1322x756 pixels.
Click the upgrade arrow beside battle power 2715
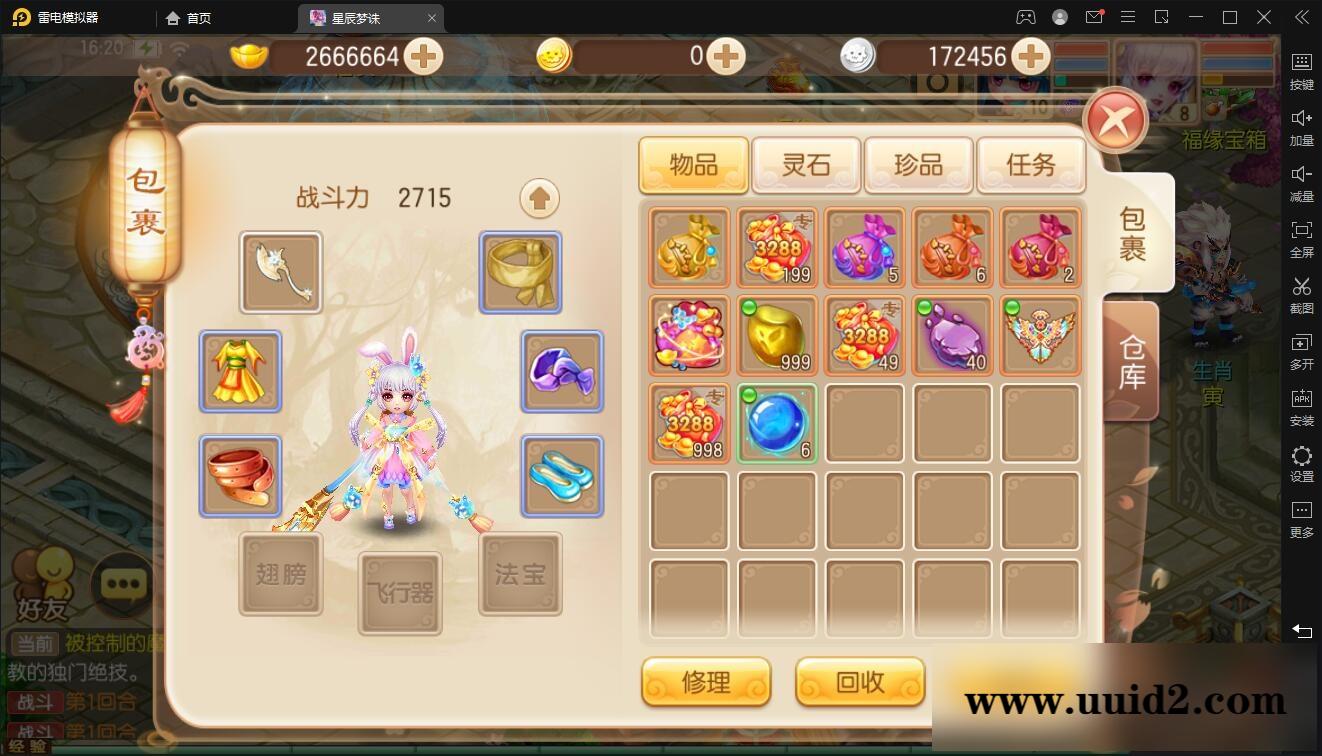(x=539, y=198)
